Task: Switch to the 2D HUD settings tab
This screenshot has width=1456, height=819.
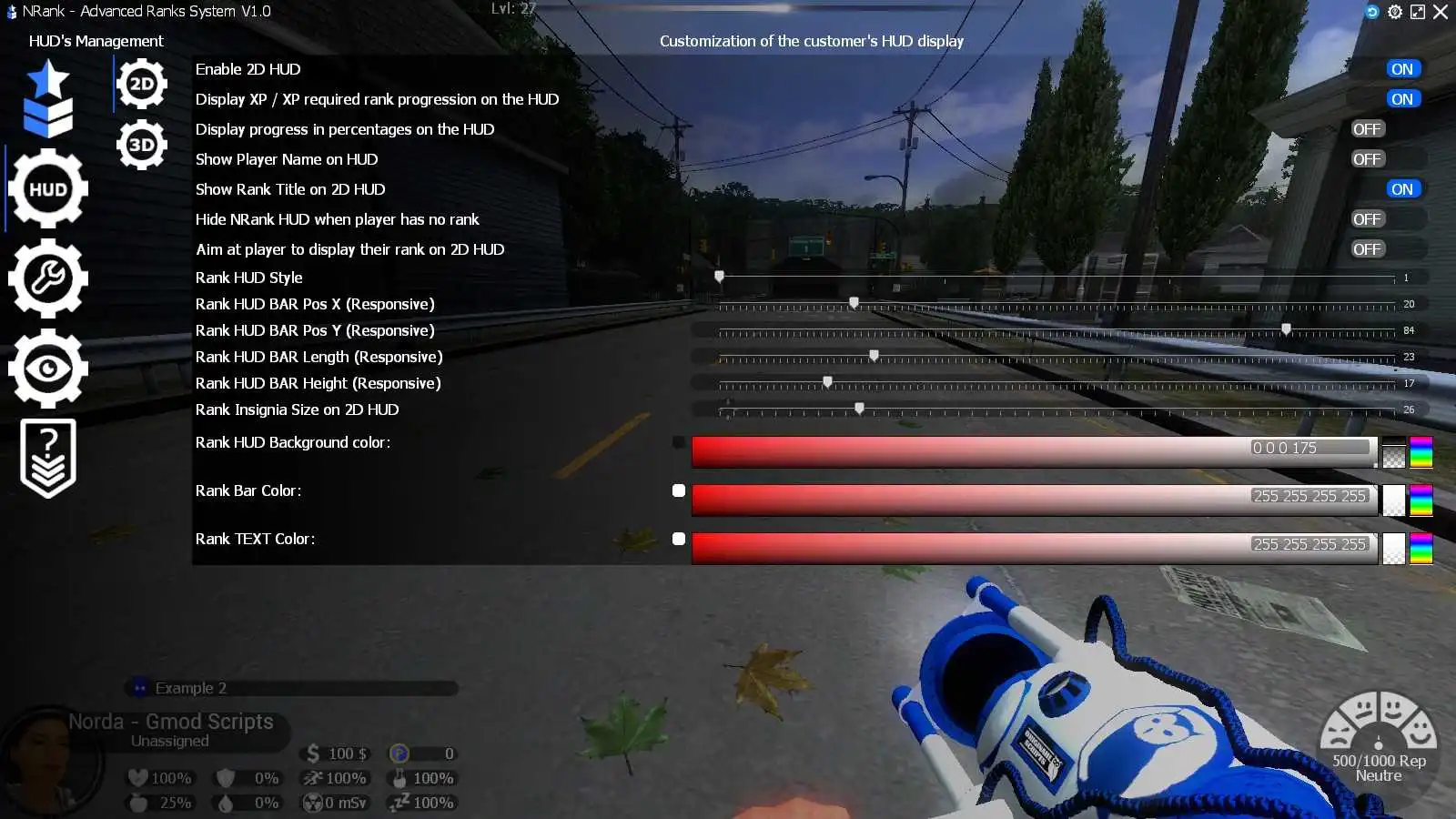Action: click(141, 83)
